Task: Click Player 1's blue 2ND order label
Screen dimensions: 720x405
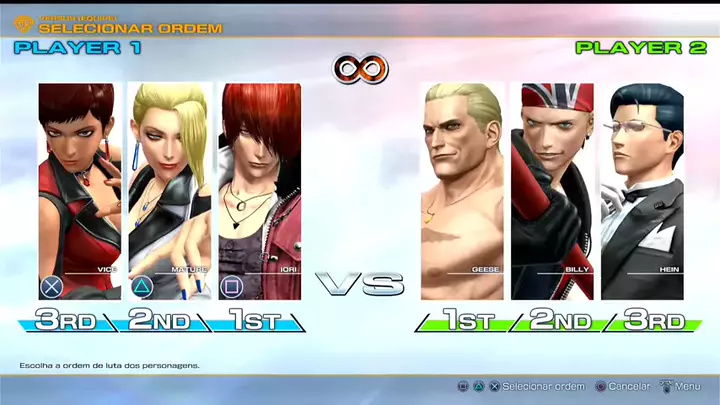Action: point(159,321)
